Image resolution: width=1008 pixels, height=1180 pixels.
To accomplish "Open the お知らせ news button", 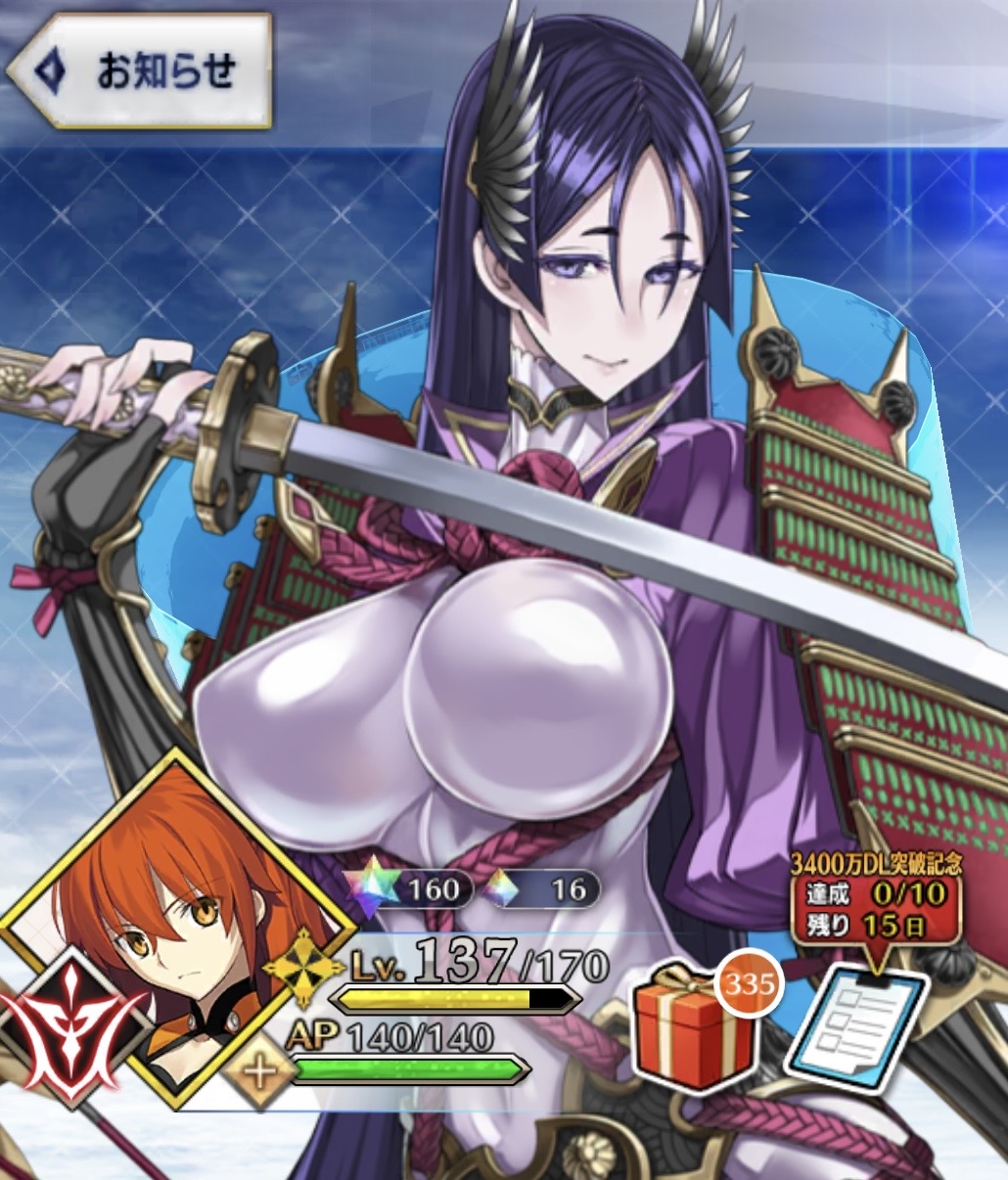I will tap(139, 70).
